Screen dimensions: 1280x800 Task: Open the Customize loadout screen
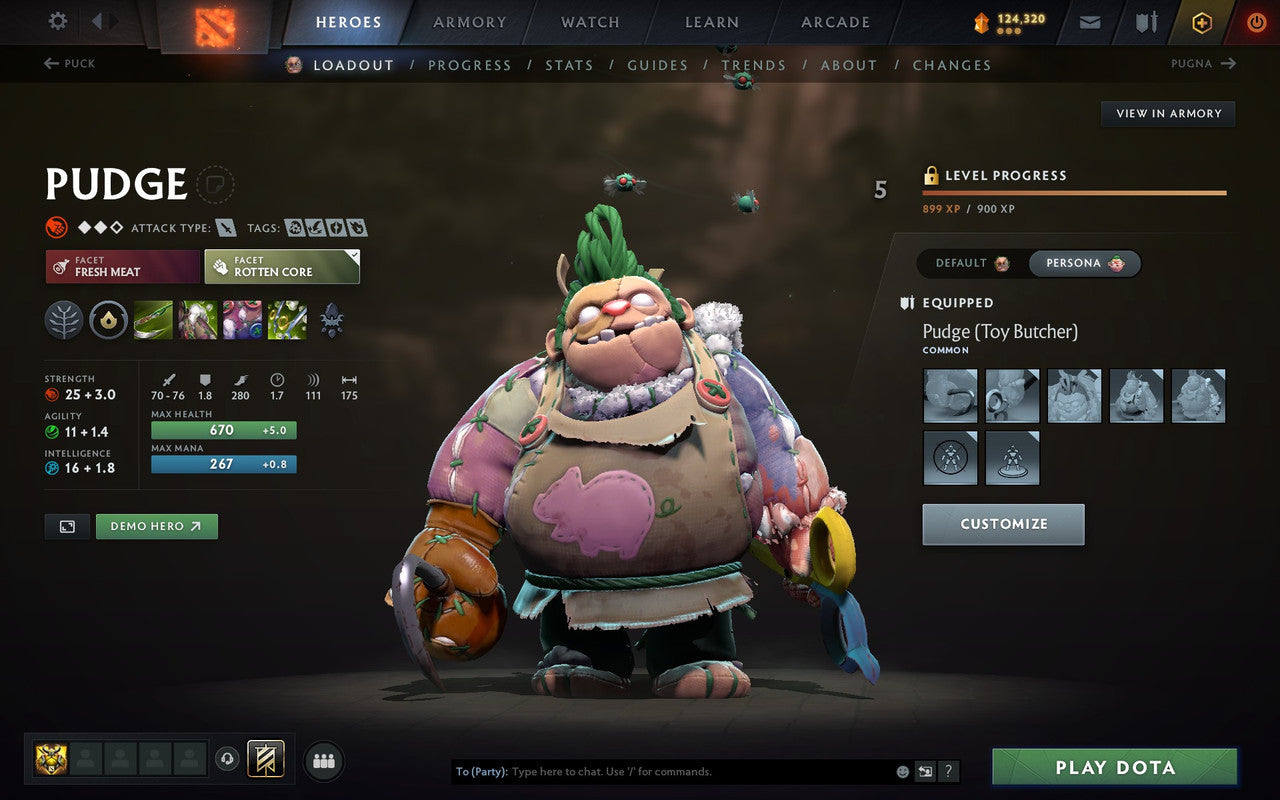[1003, 524]
